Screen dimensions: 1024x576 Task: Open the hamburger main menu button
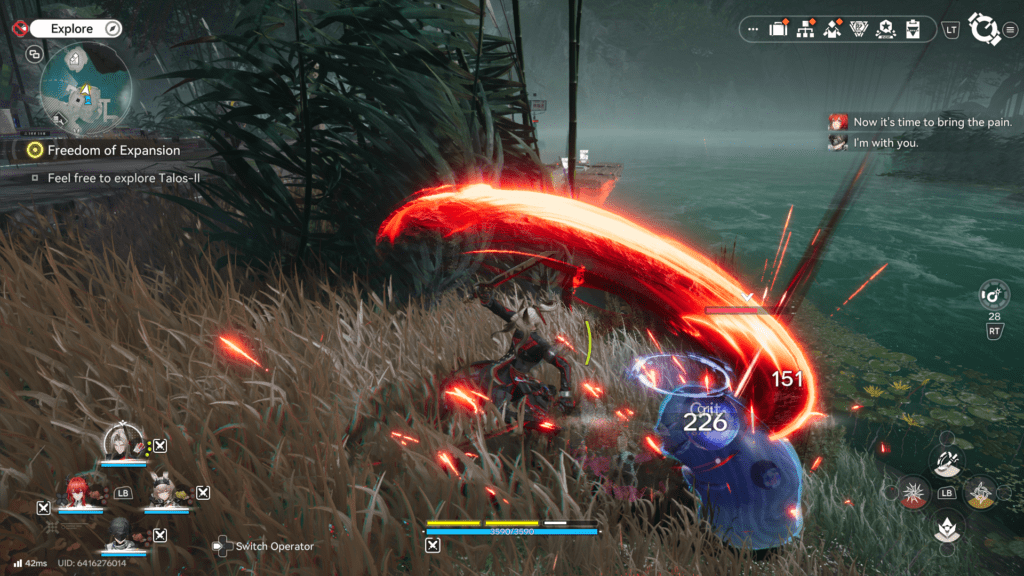[1011, 29]
